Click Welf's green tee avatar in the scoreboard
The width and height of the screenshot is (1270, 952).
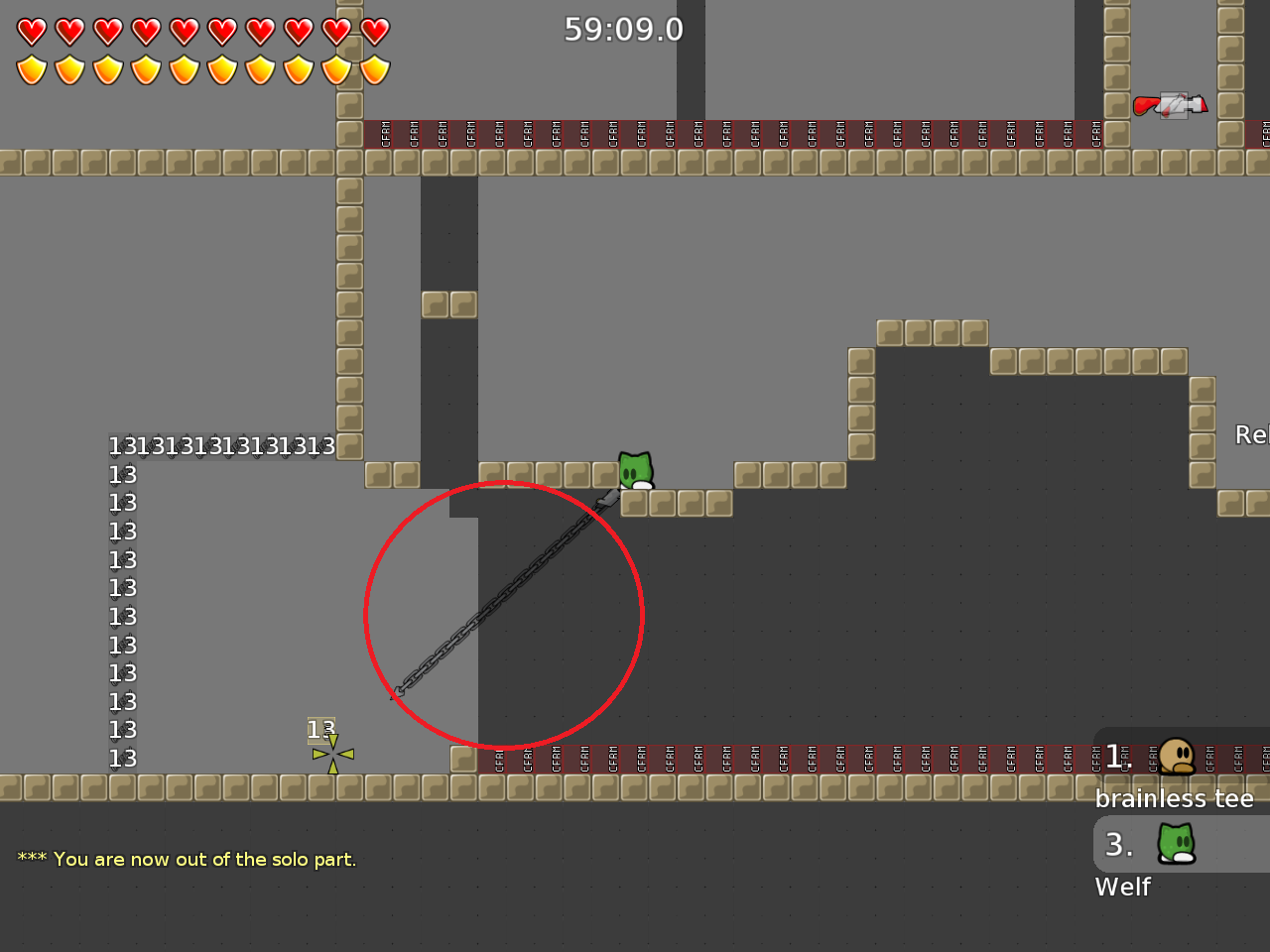1177,844
